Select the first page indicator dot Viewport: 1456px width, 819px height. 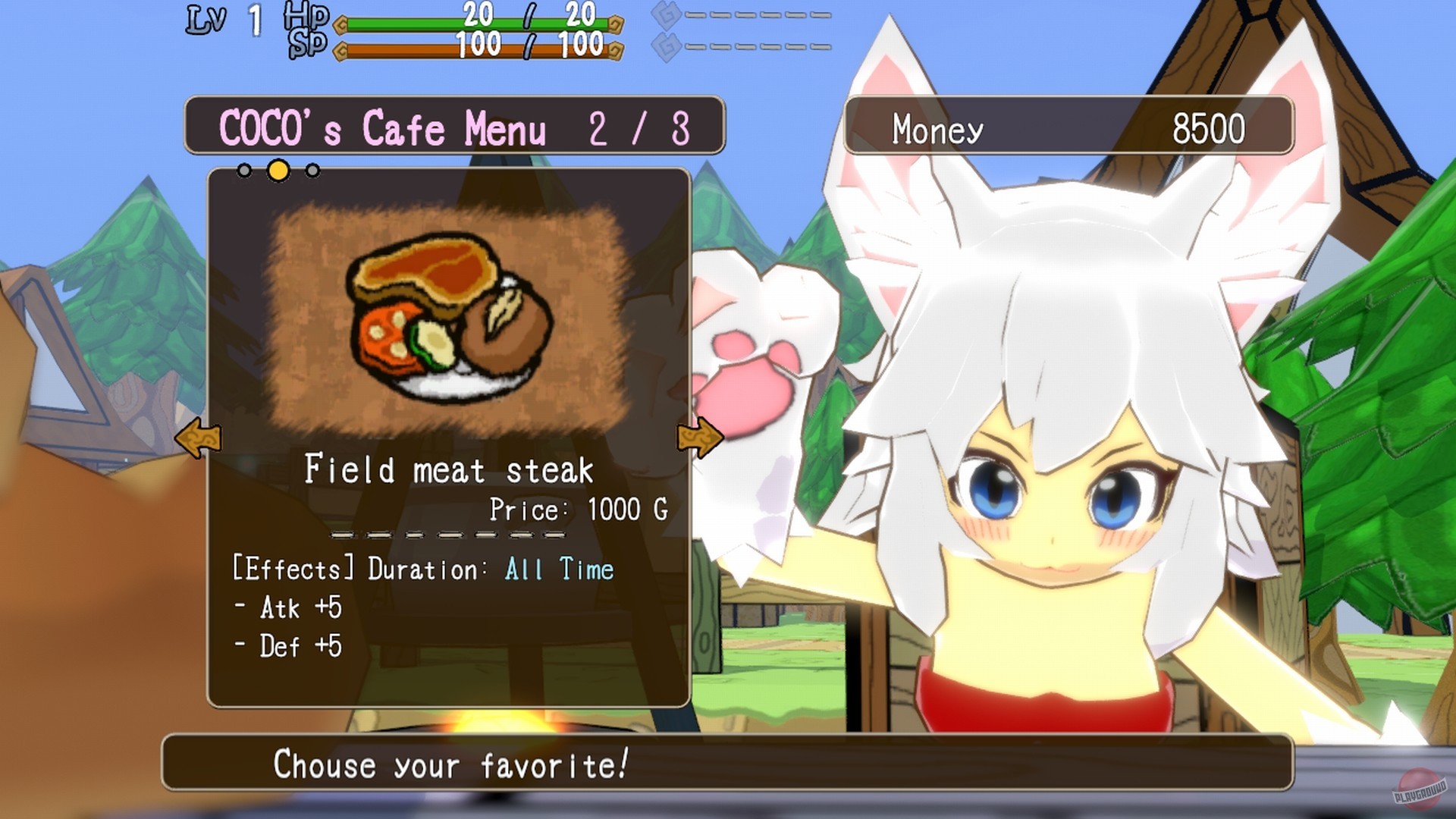point(245,171)
